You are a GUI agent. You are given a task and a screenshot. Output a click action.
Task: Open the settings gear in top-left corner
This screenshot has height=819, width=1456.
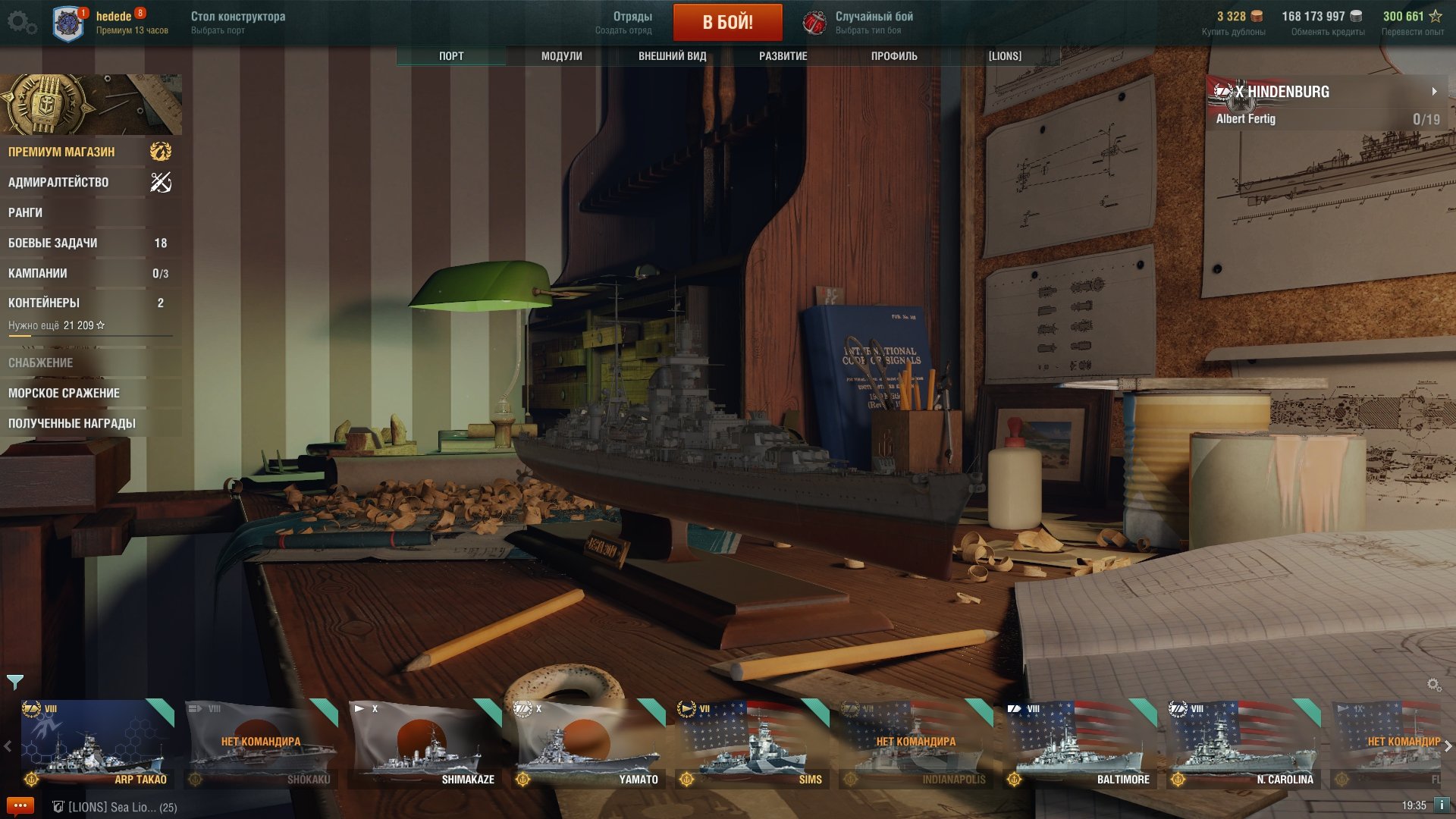(x=20, y=22)
